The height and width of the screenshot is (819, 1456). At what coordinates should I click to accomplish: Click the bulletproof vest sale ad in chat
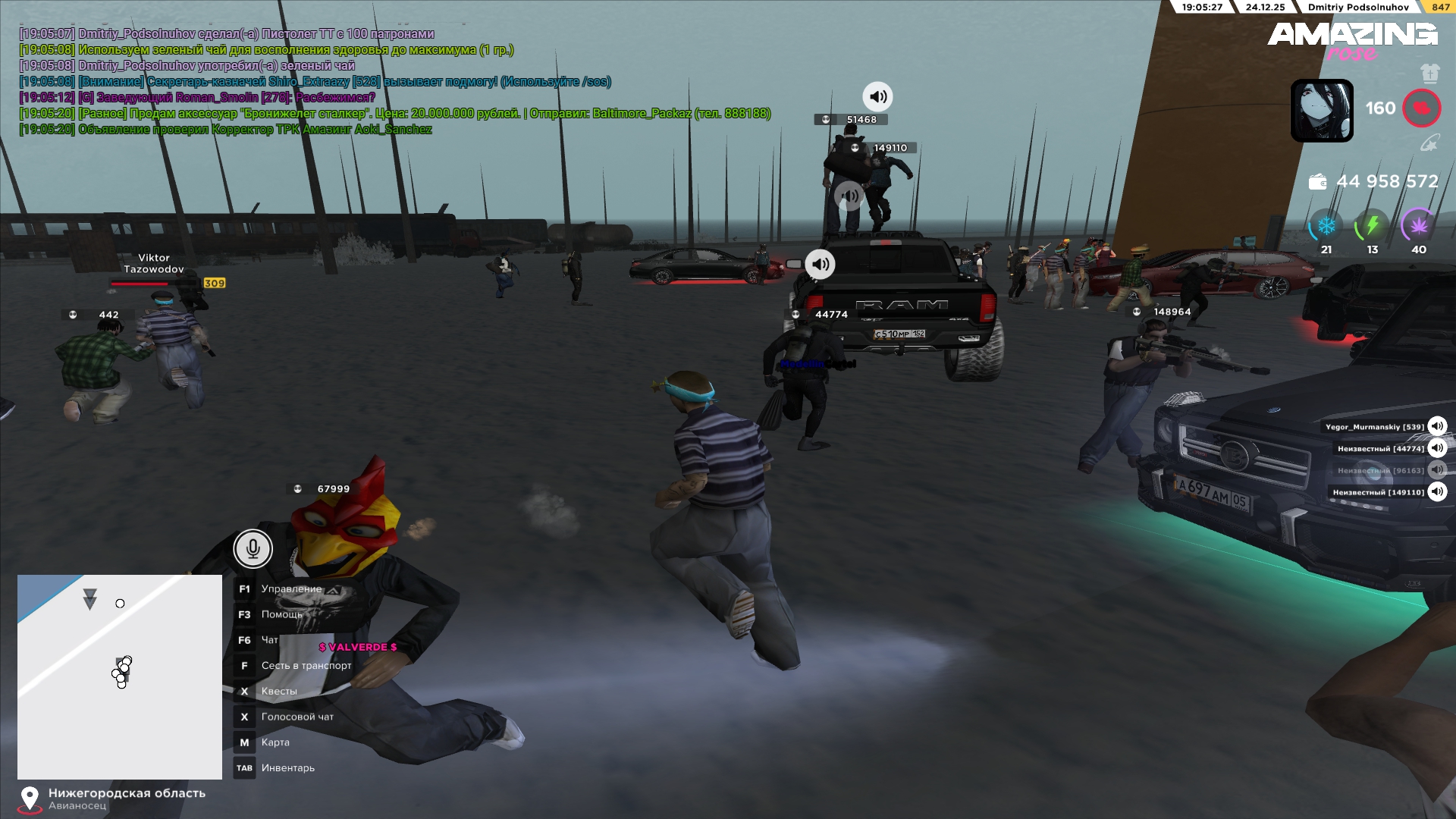(x=394, y=114)
